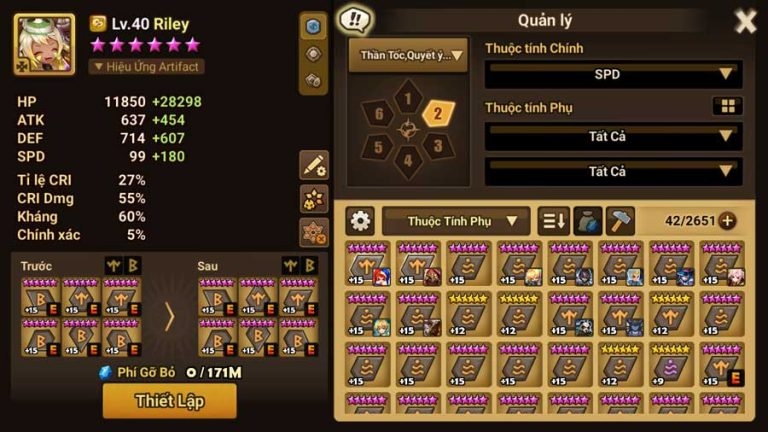768x432 pixels.
Task: Expand Hiệu Ứng Artifact details
Action: click(x=147, y=67)
